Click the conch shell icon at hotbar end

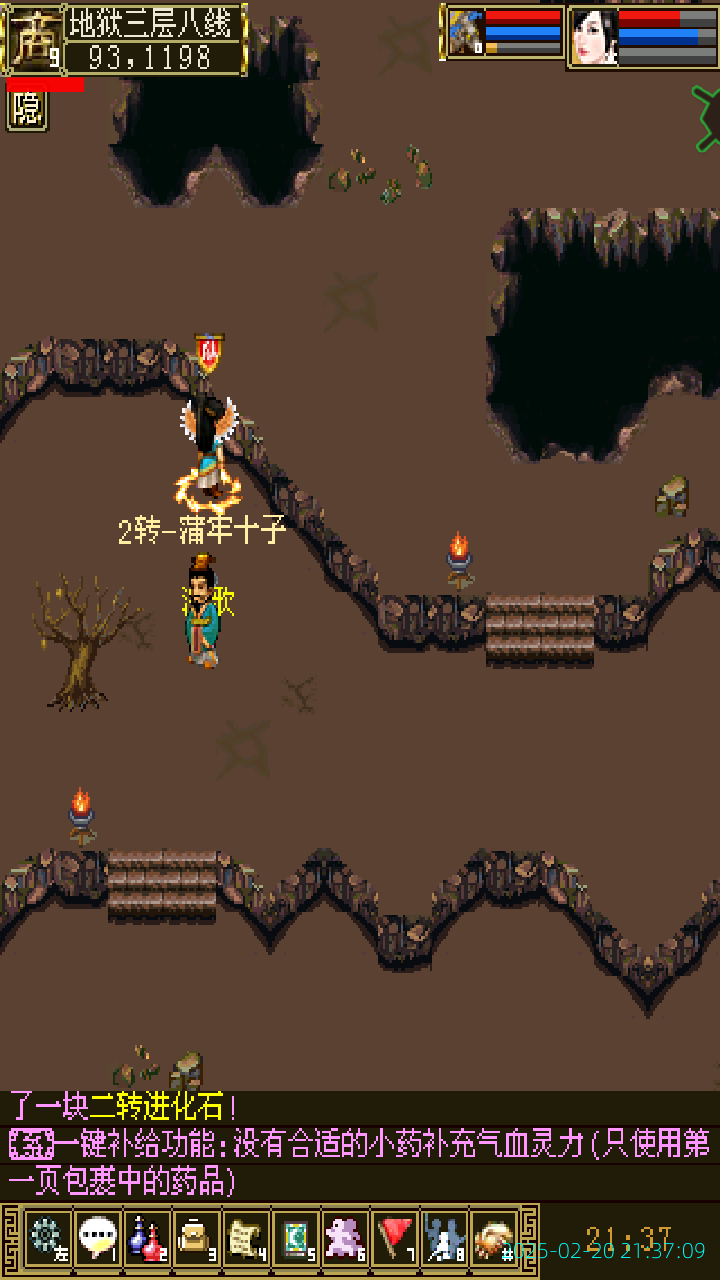[494, 1238]
